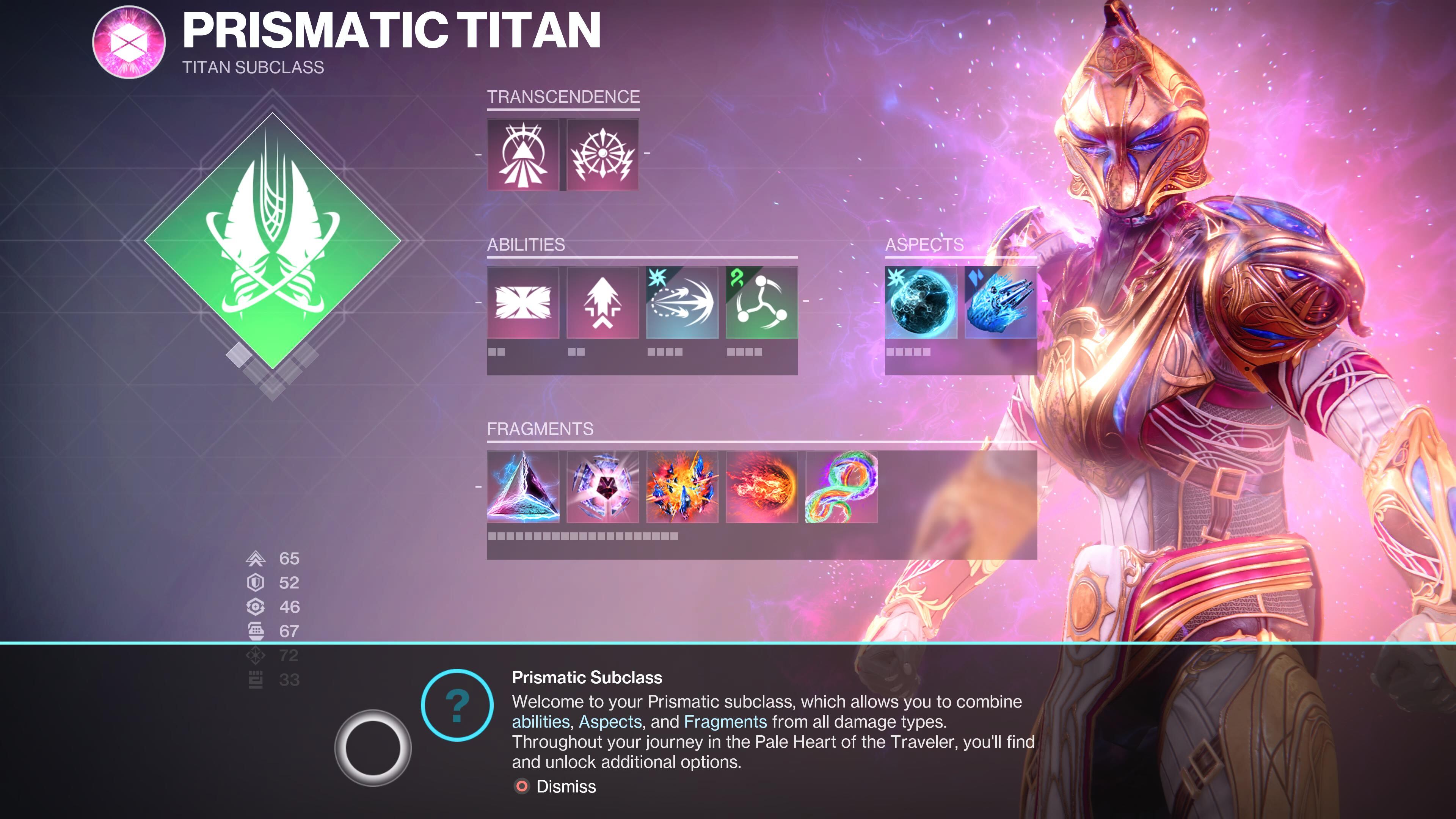Open the Transcendence triangle-burst grenade slot

(x=523, y=154)
